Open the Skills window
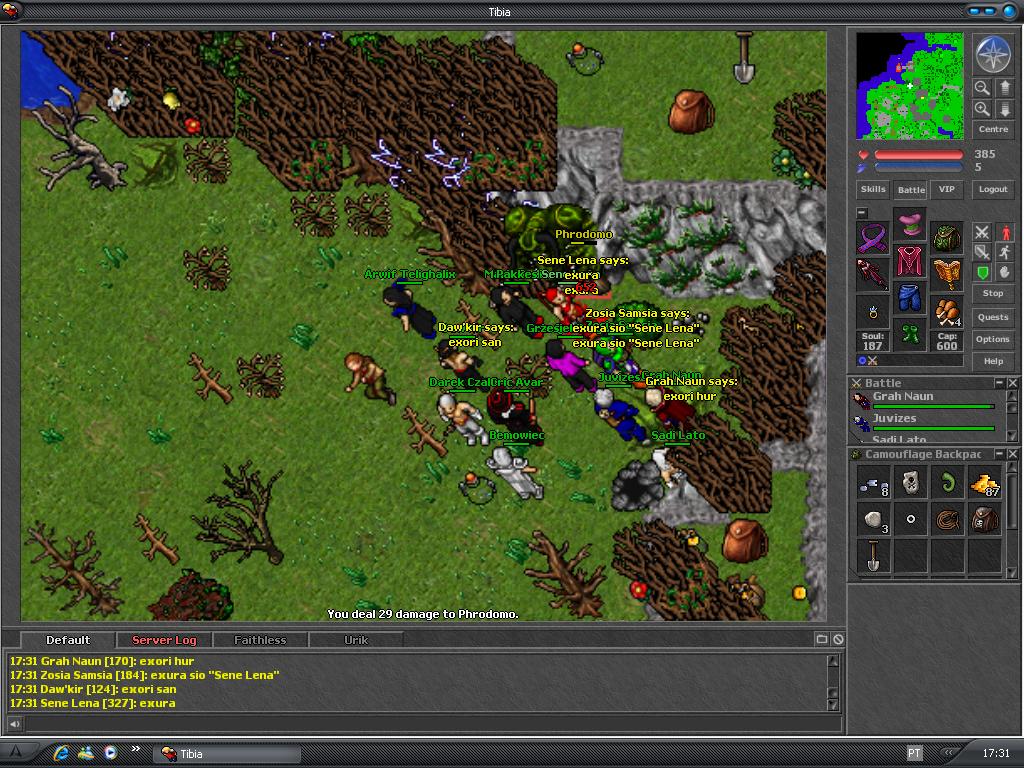This screenshot has width=1024, height=768. click(x=873, y=189)
